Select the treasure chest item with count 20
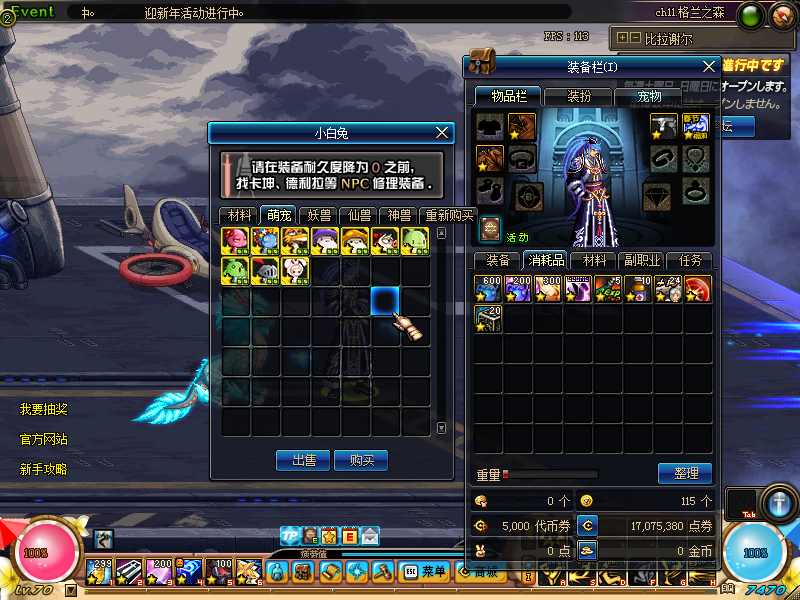Viewport: 800px width, 600px height. (x=488, y=319)
